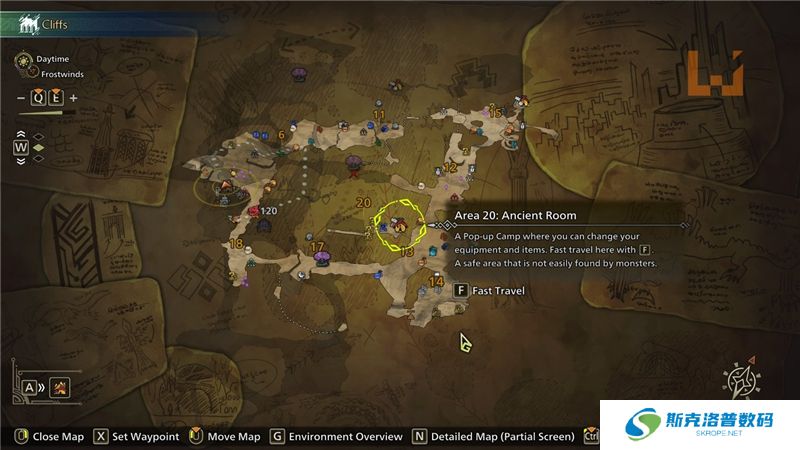This screenshot has height=450, width=800.
Task: Open the Environment Overview
Action: 336,437
